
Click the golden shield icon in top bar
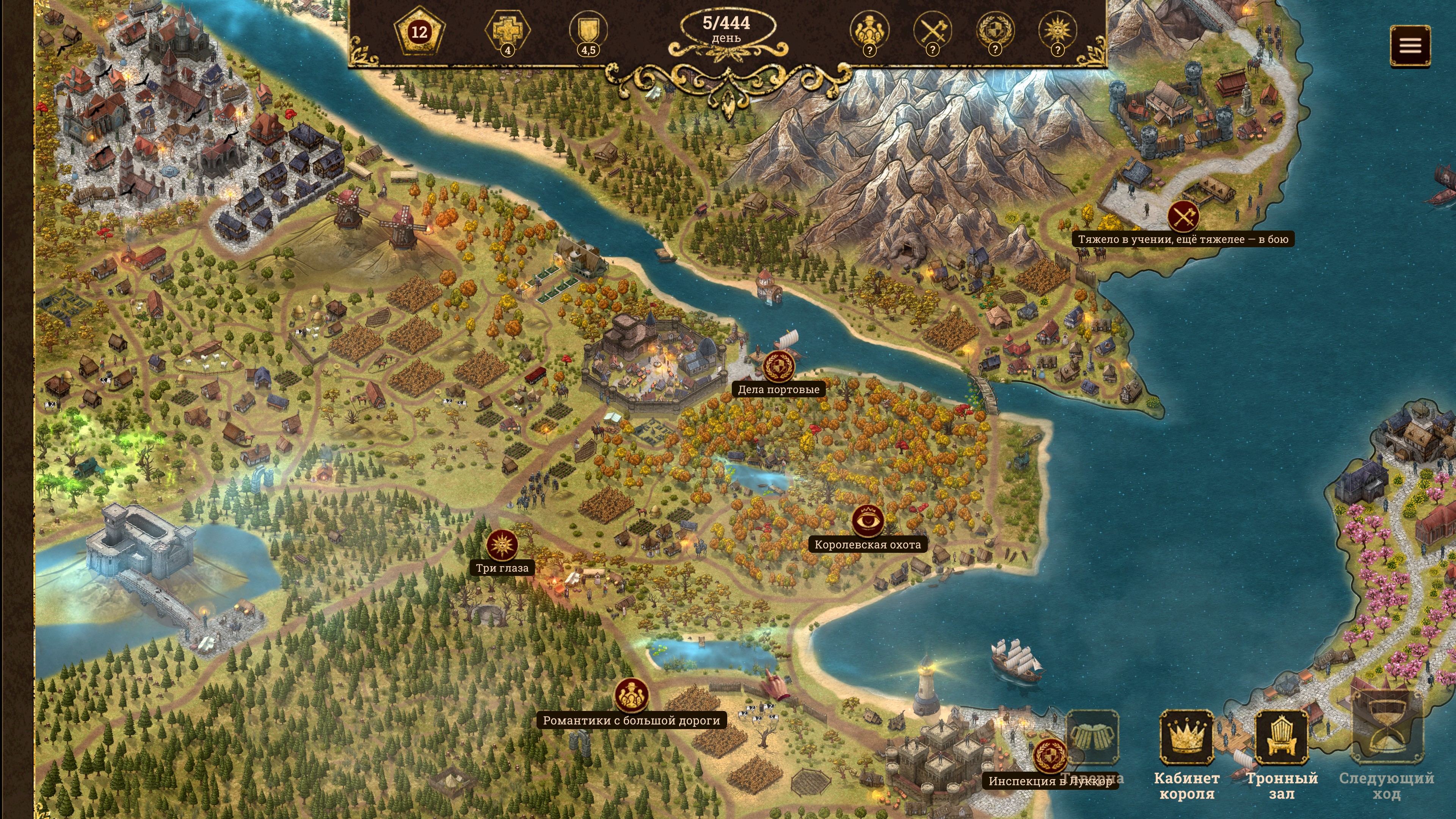(588, 30)
